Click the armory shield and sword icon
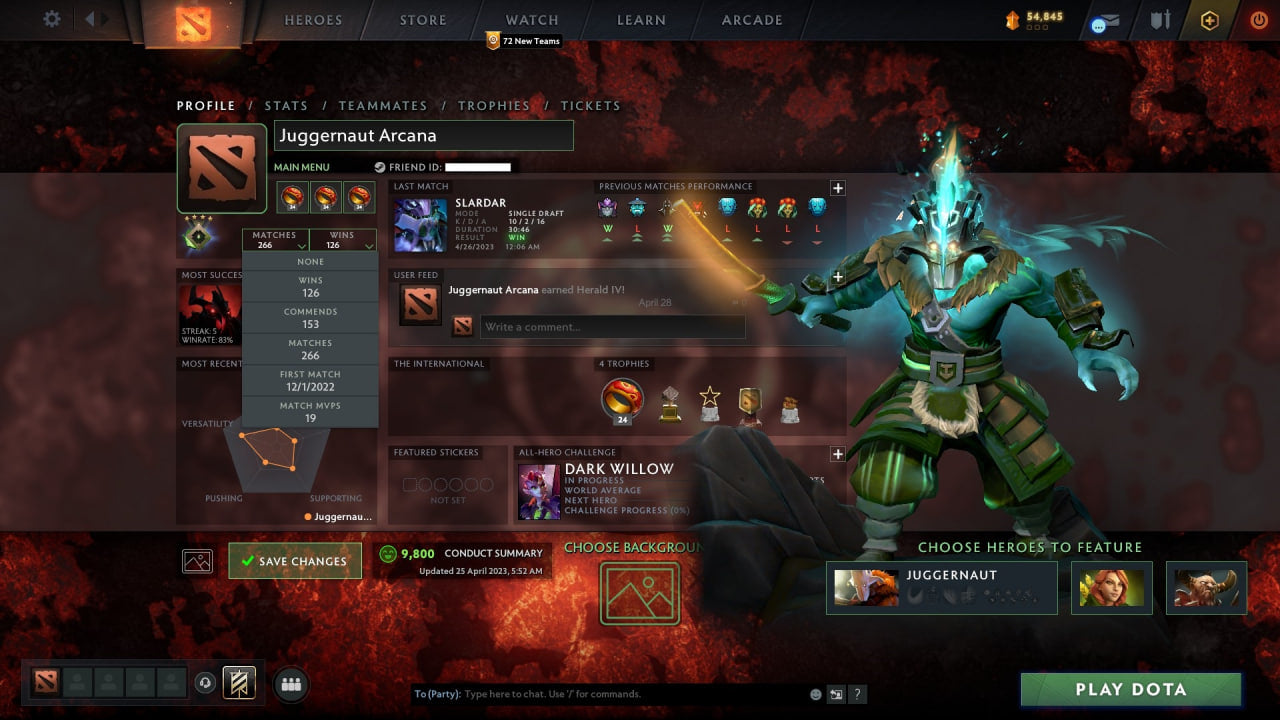Screen dimensions: 1280x720 click(1160, 19)
